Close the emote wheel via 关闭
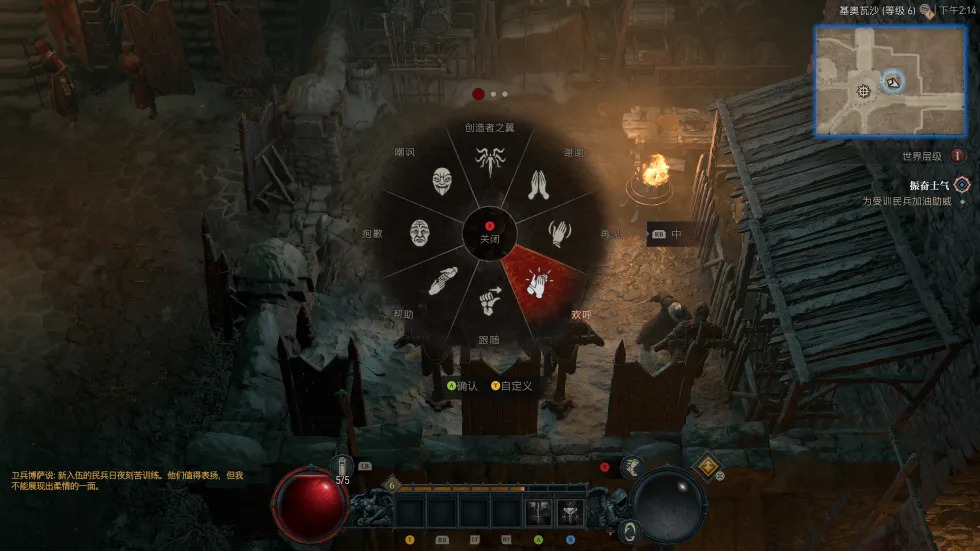Viewport: 980px width, 551px height. [489, 233]
